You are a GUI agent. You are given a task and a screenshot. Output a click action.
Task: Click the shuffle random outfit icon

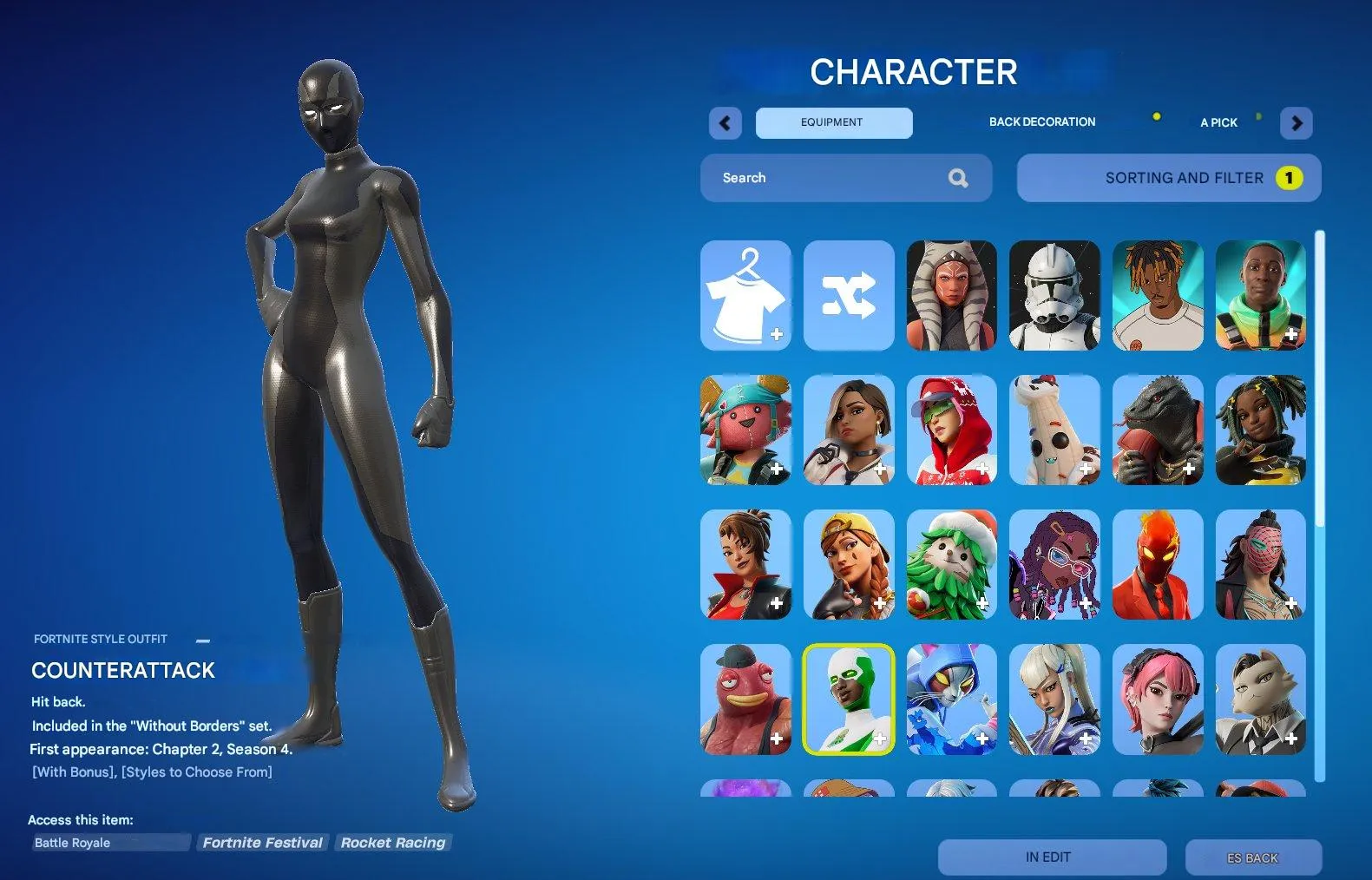click(x=849, y=295)
